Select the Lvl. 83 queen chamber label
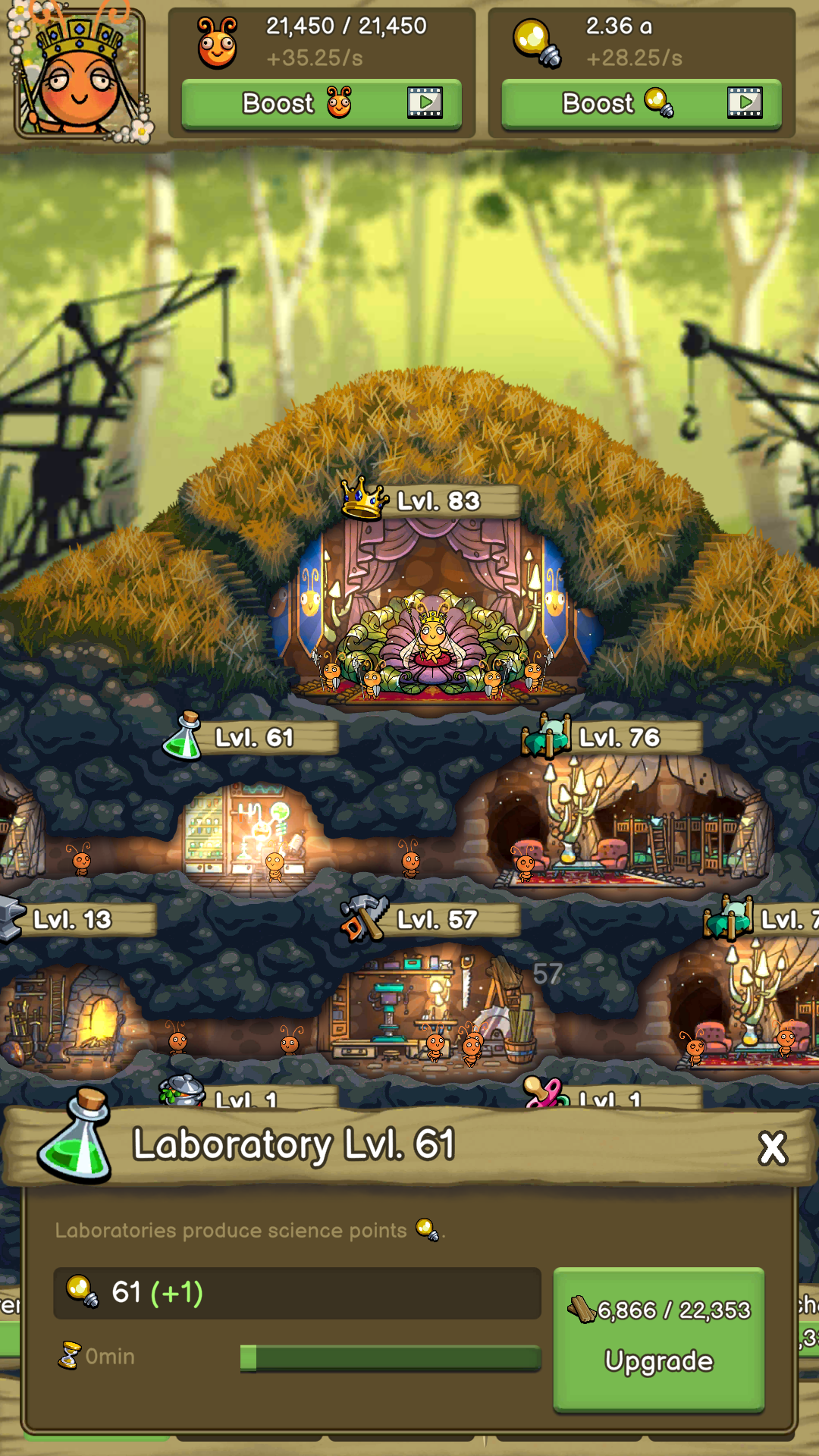 [437, 501]
